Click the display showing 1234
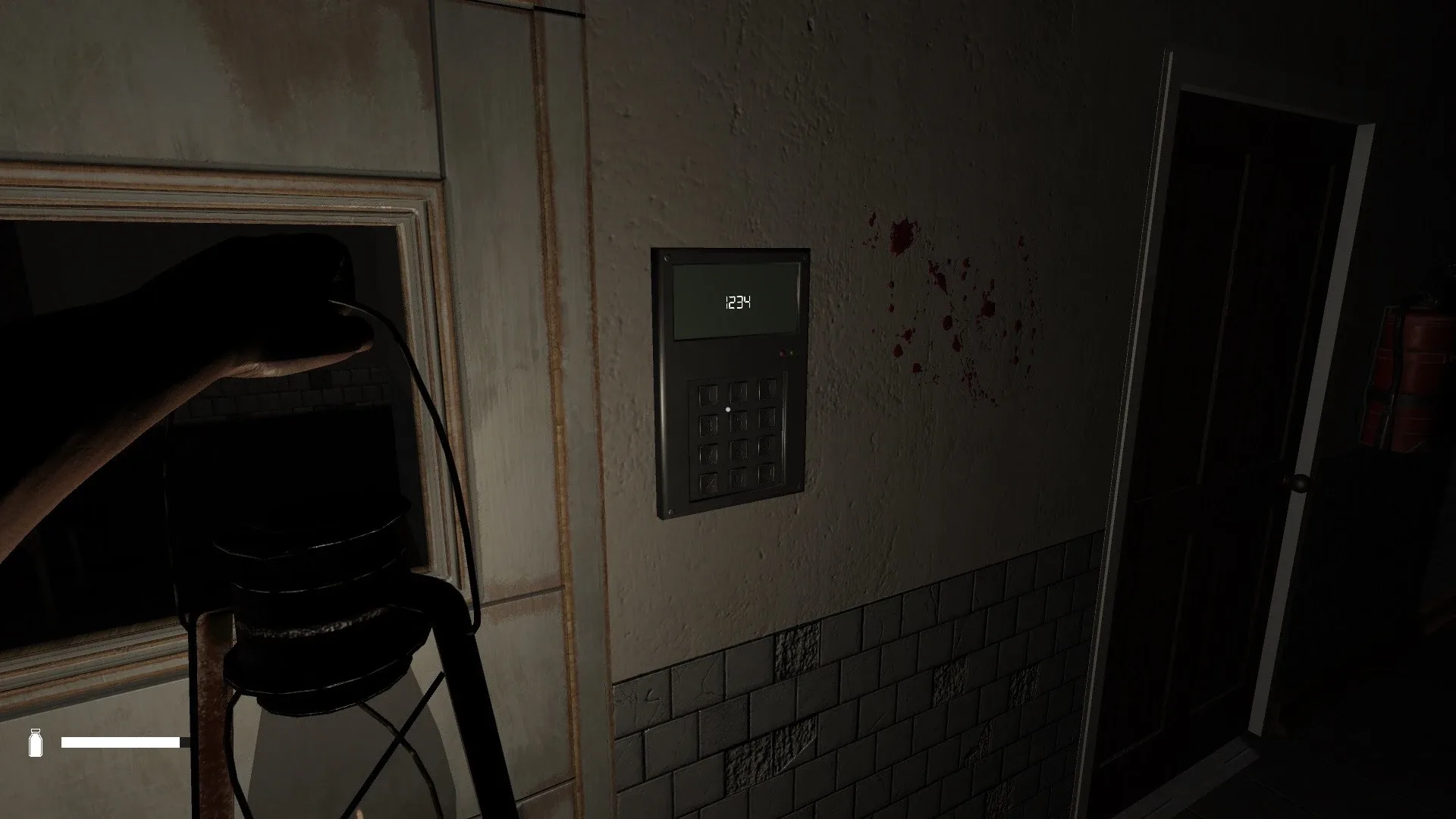Image resolution: width=1456 pixels, height=819 pixels. point(735,302)
